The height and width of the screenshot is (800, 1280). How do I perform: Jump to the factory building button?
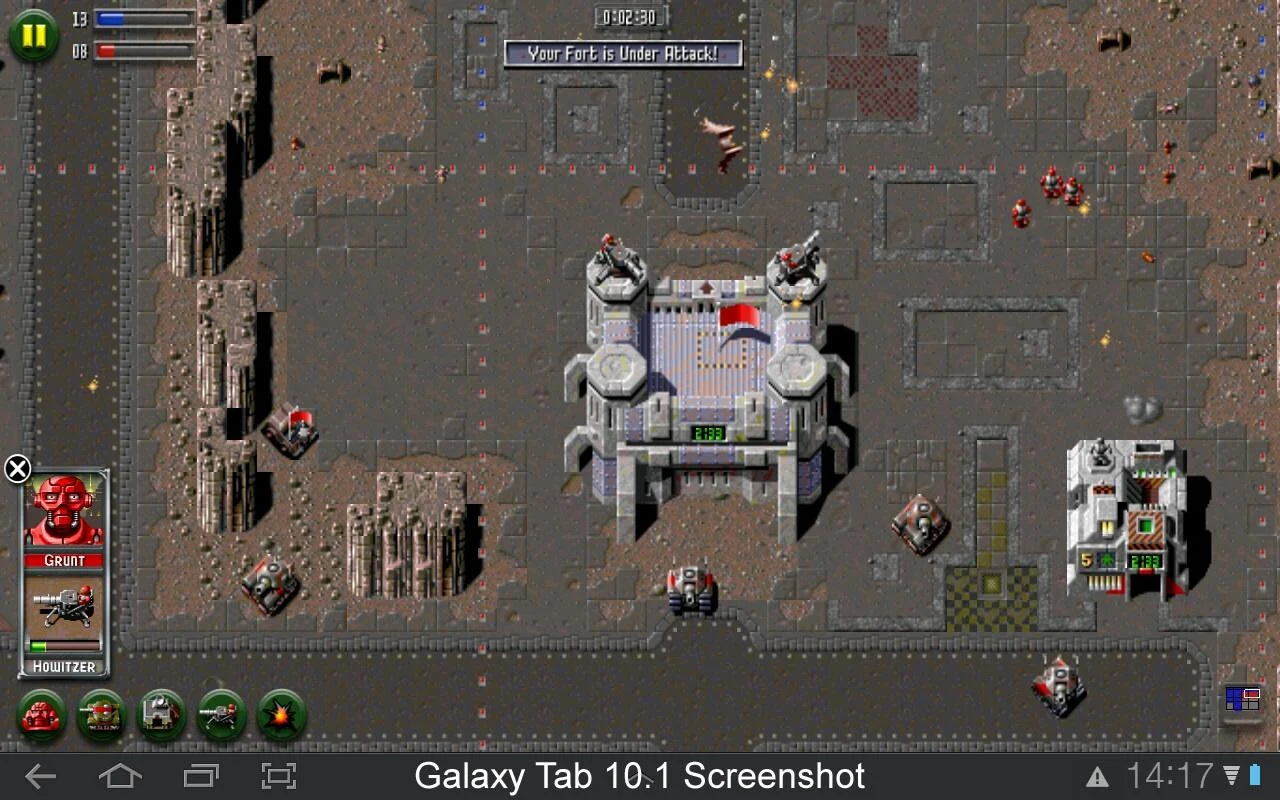click(x=162, y=715)
